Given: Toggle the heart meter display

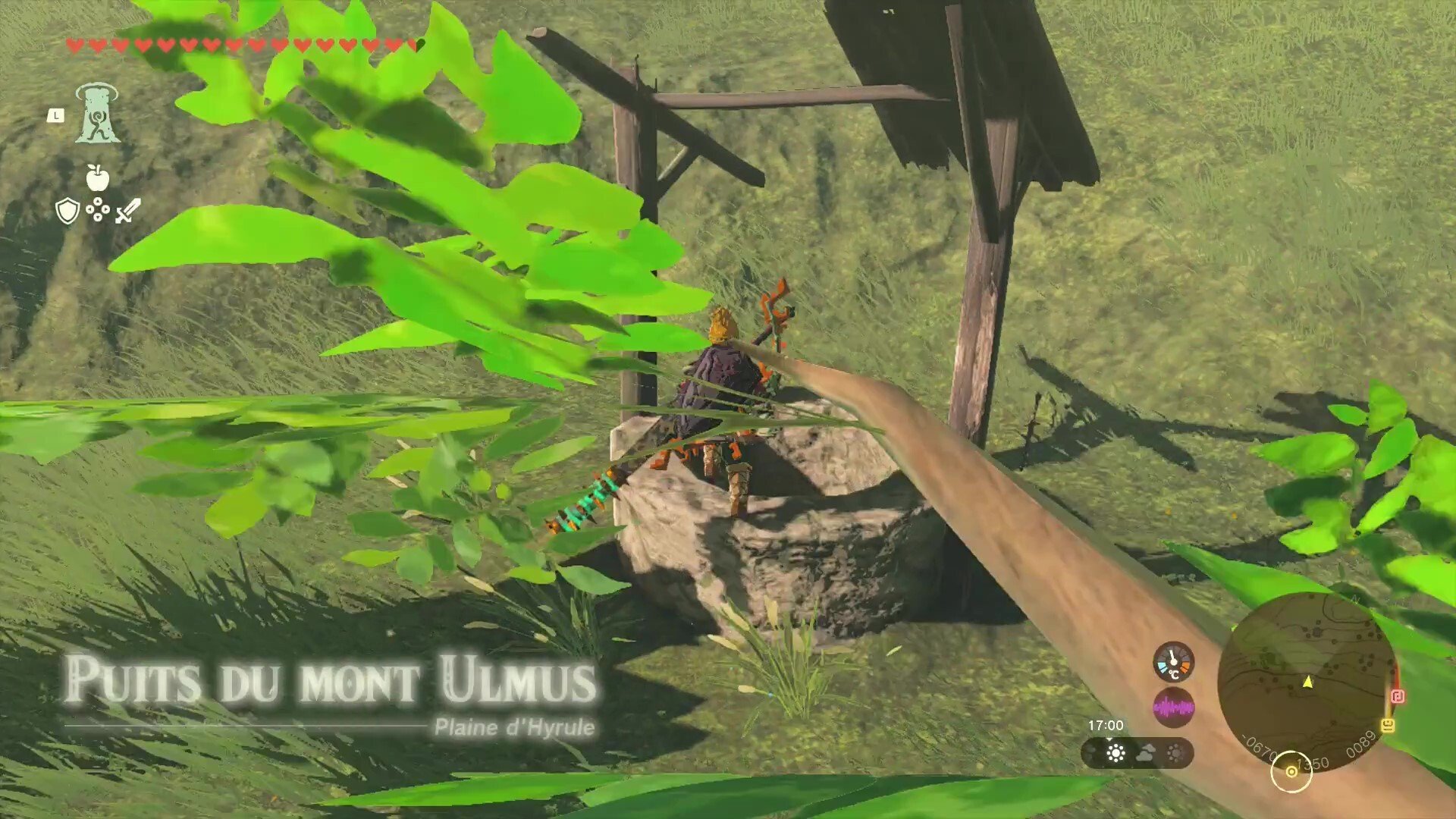Looking at the screenshot, I should [243, 43].
